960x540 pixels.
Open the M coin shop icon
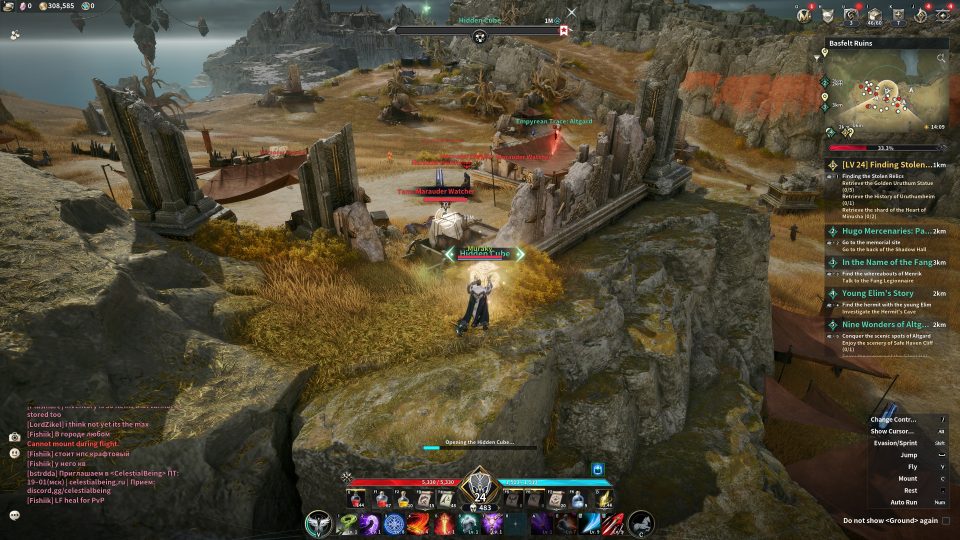pyautogui.click(x=804, y=16)
